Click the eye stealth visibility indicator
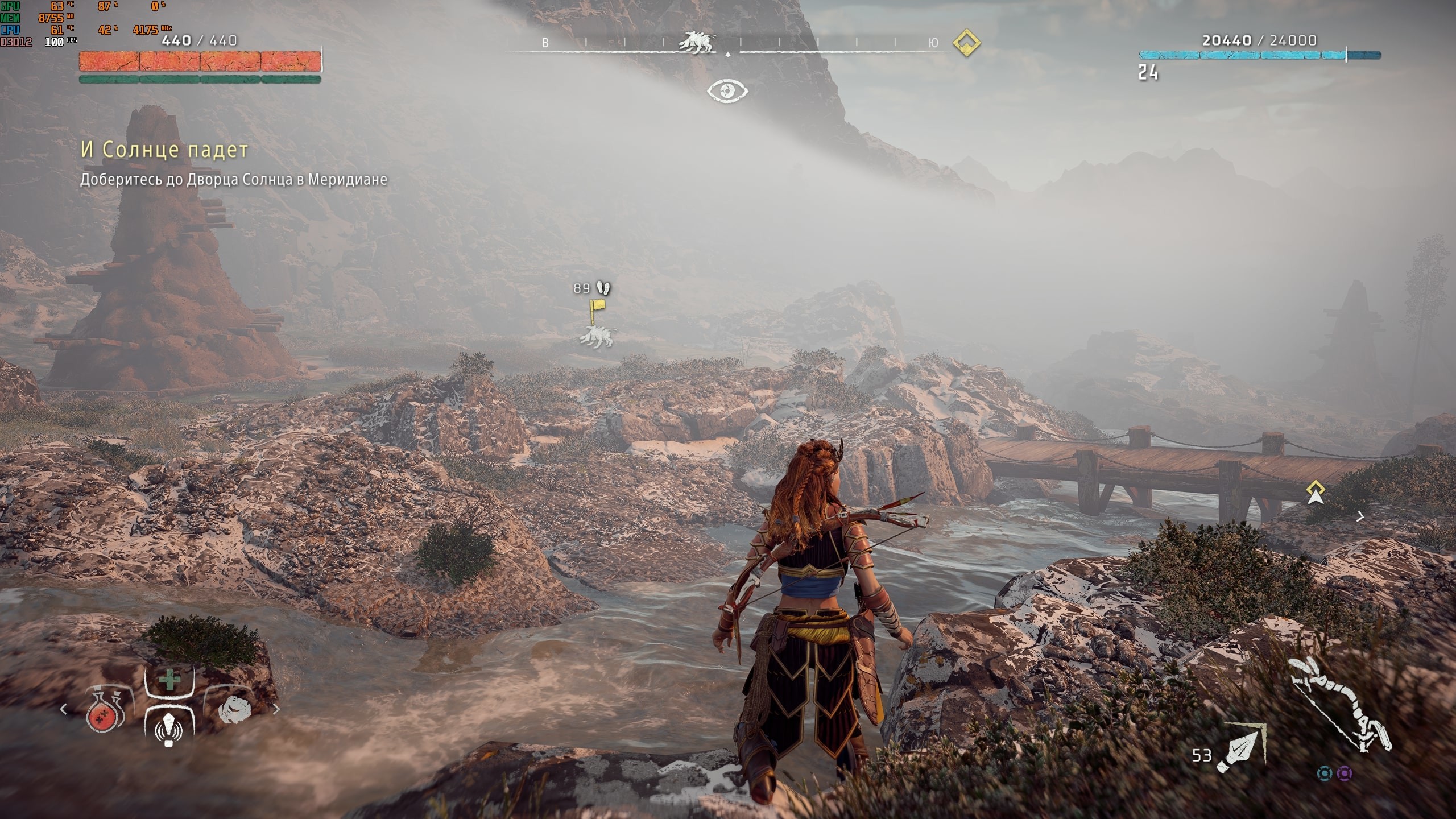 (x=727, y=91)
